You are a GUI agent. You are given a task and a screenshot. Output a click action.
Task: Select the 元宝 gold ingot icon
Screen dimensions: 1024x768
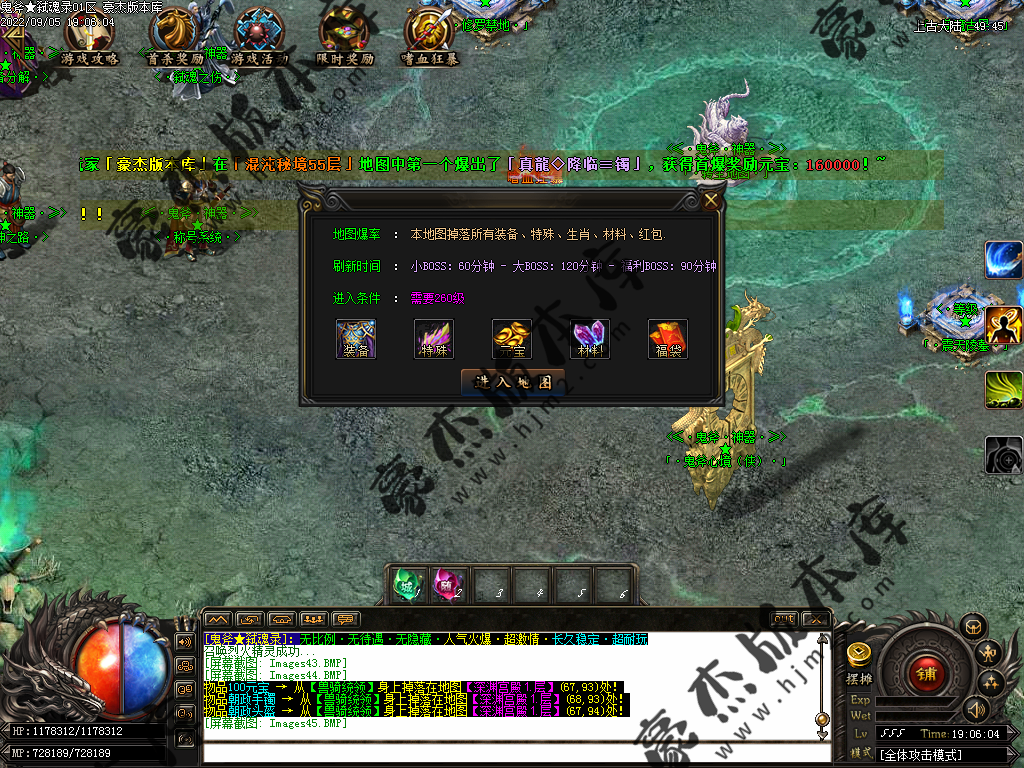point(512,338)
